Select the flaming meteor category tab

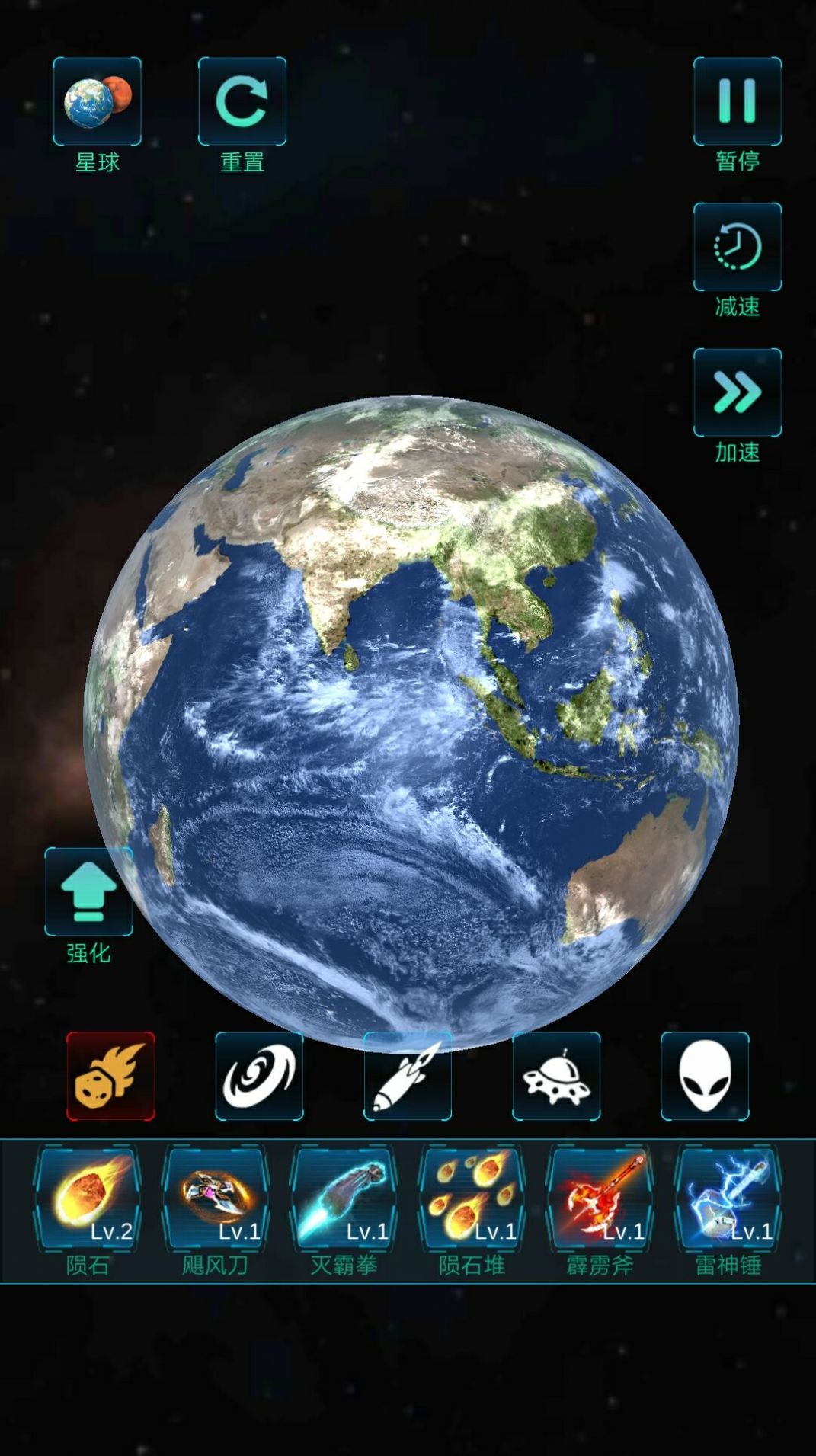pyautogui.click(x=110, y=1076)
